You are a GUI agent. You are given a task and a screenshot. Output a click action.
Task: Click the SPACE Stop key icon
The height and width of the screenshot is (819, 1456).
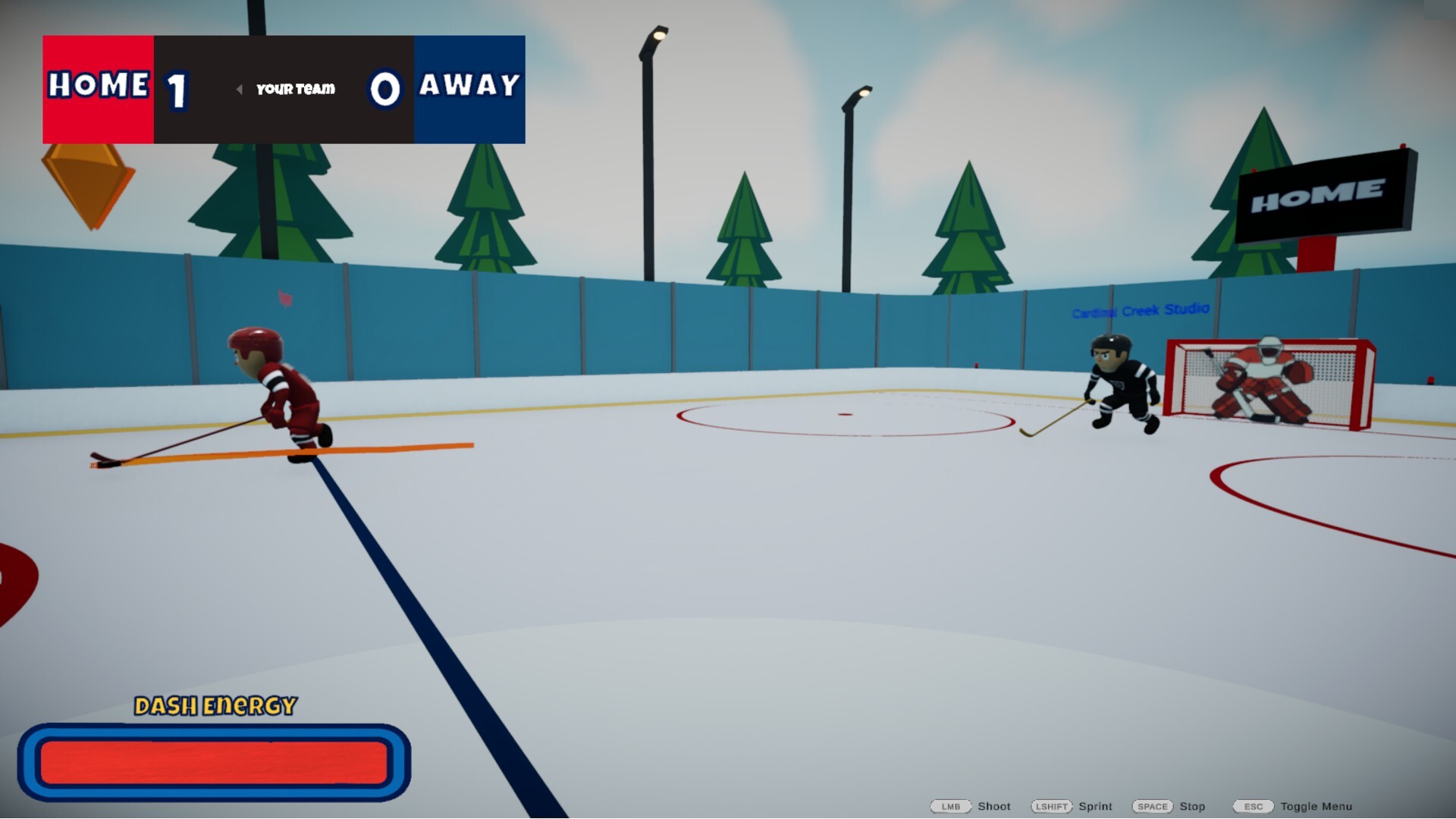coord(1151,807)
